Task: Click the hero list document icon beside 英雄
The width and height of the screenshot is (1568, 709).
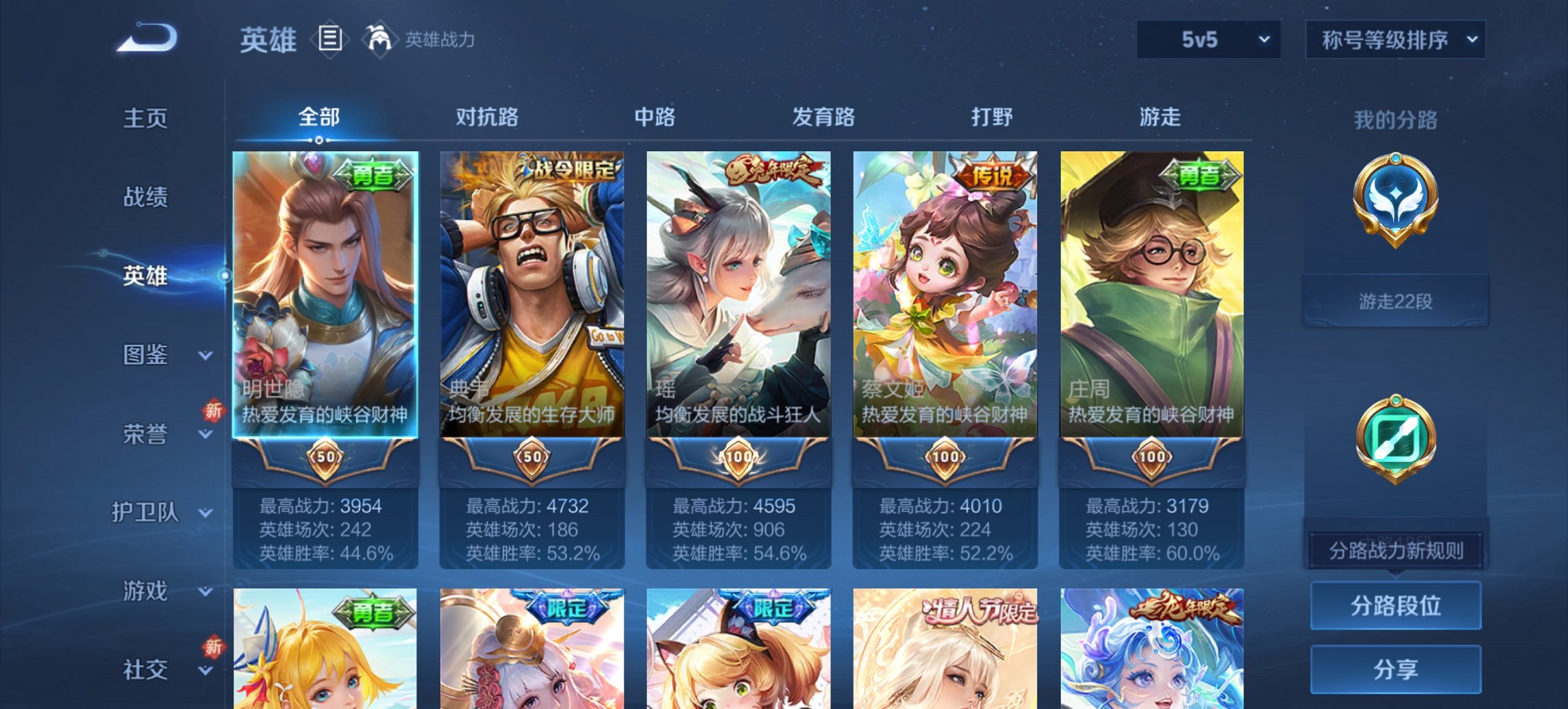Action: 330,39
